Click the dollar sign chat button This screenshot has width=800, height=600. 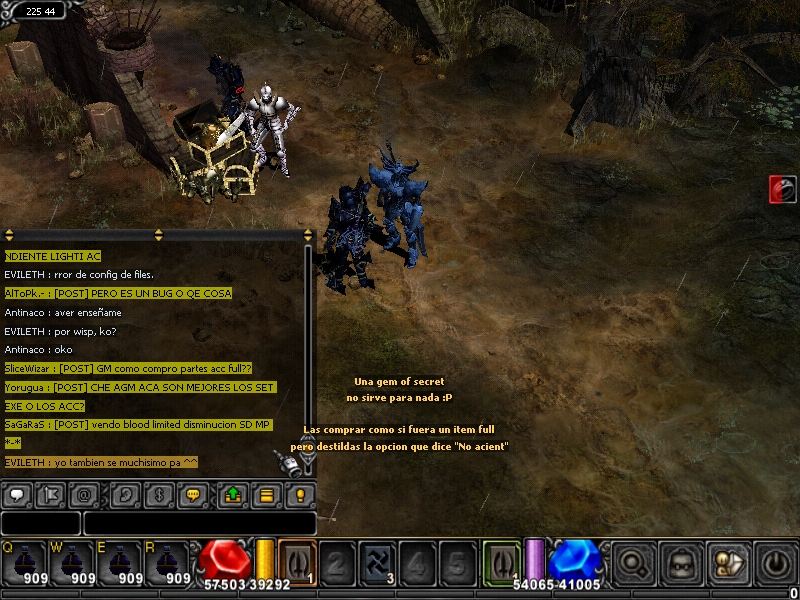[159, 494]
